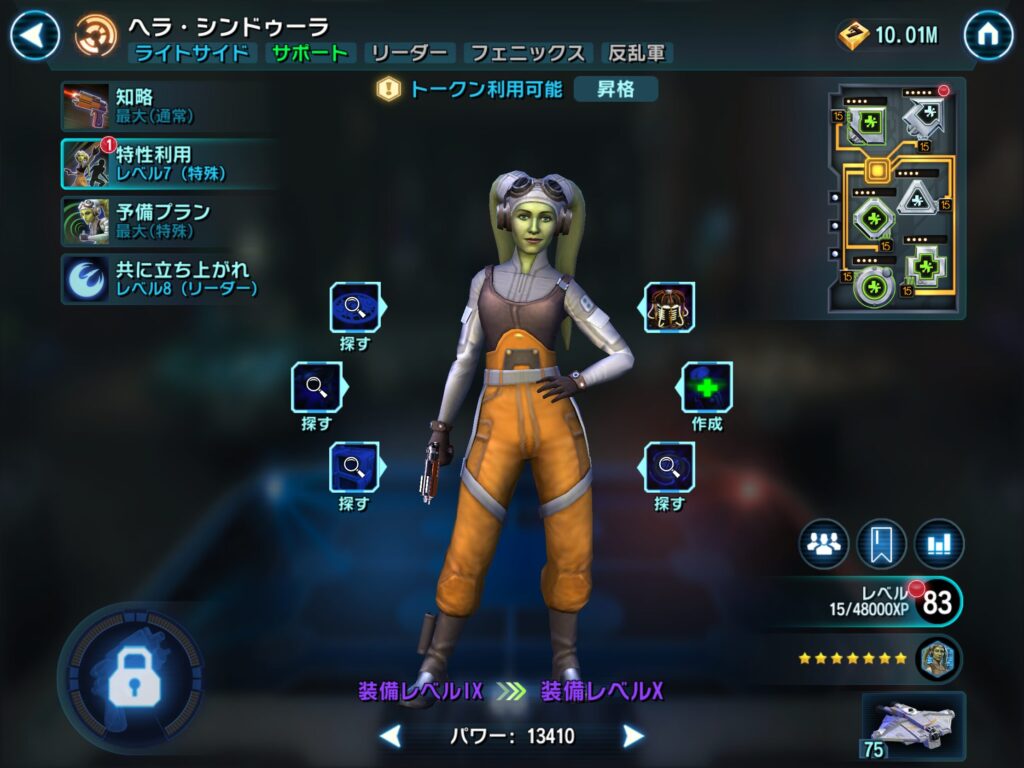This screenshot has height=768, width=1024.
Task: Click the bookmark icon button
Action: click(x=881, y=544)
